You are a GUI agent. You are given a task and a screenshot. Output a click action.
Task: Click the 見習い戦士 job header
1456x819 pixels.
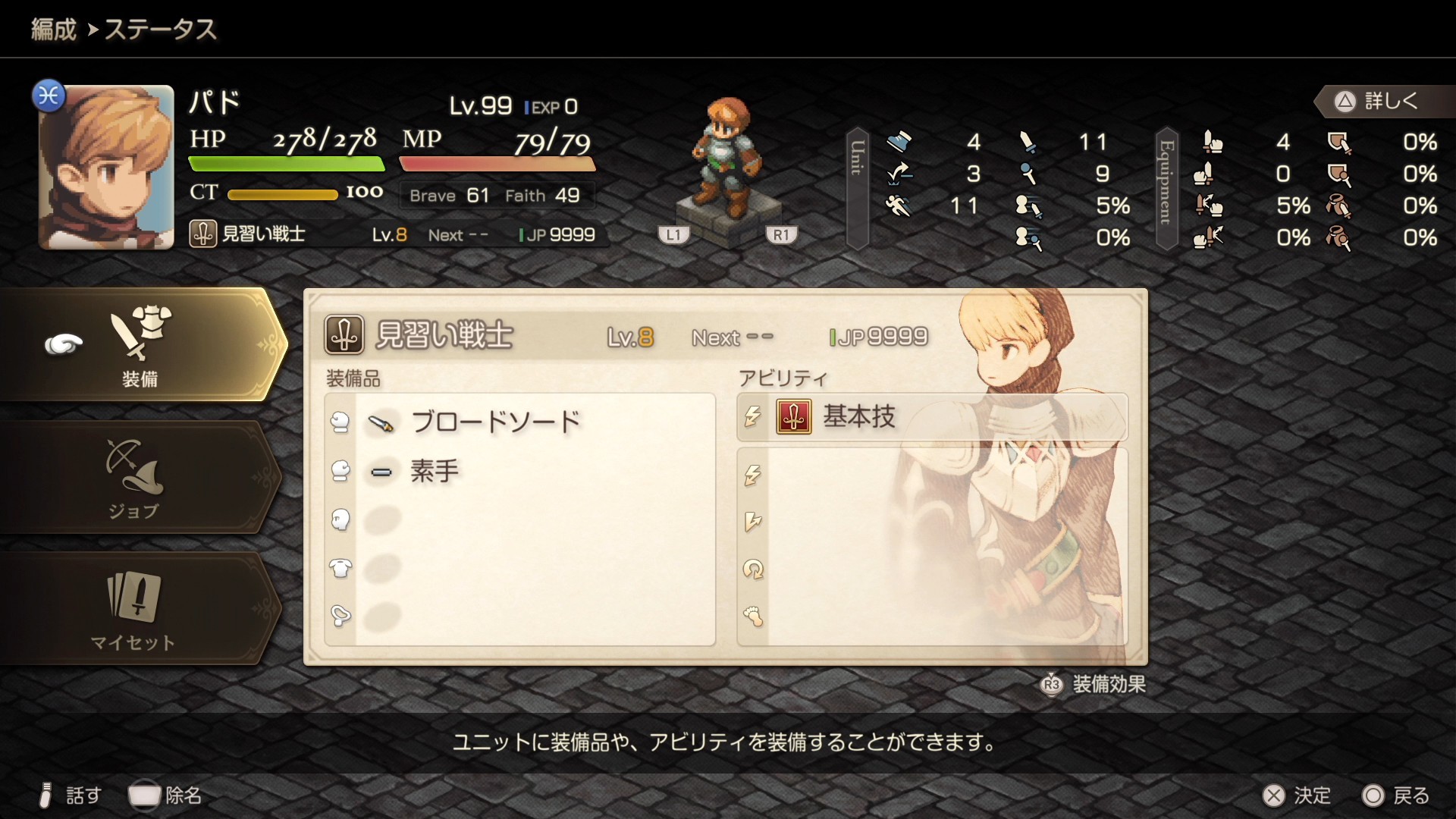(x=444, y=336)
